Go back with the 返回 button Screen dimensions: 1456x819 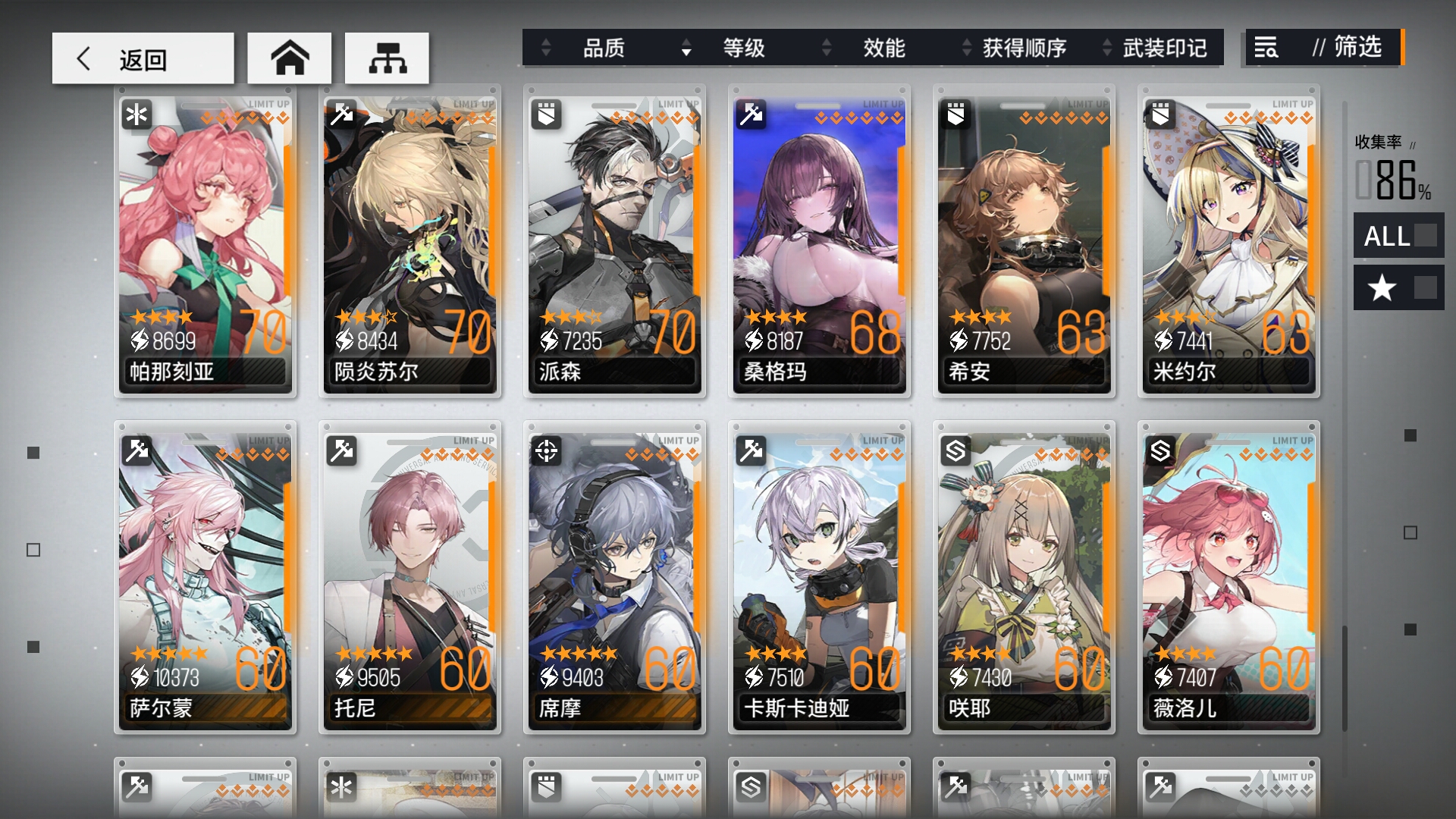point(143,58)
